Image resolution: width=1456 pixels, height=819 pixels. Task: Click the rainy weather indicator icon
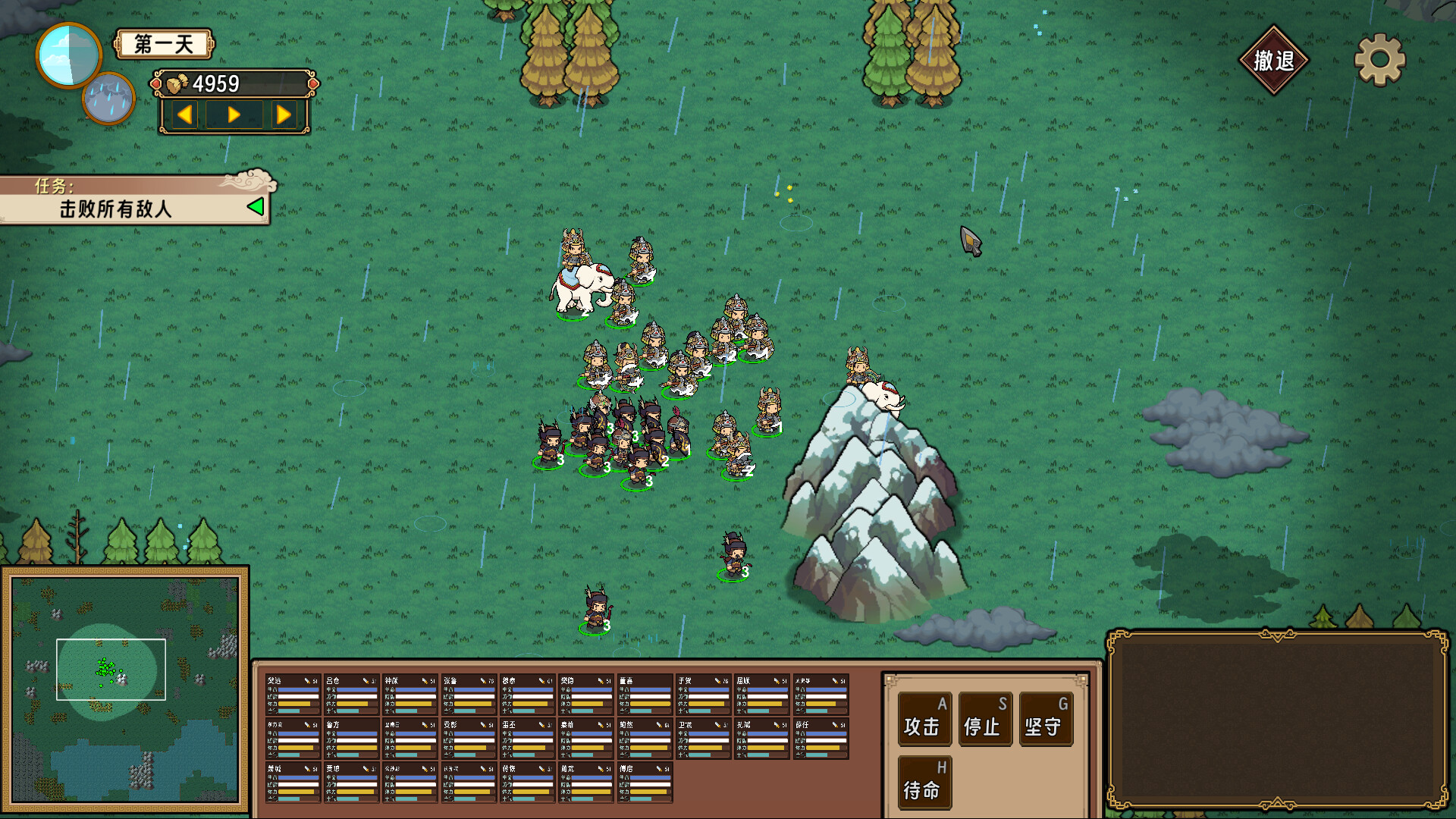(x=108, y=99)
